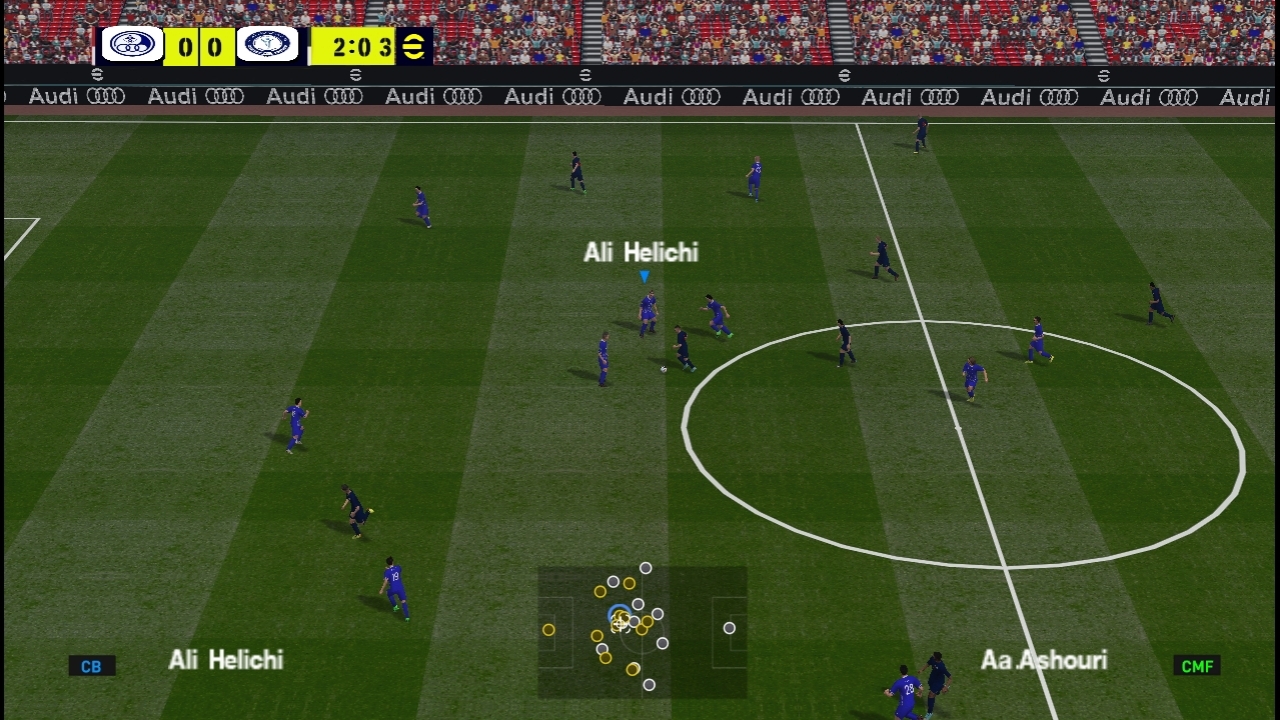Click the CMF position badge
Image resolution: width=1280 pixels, height=720 pixels.
(x=1197, y=666)
